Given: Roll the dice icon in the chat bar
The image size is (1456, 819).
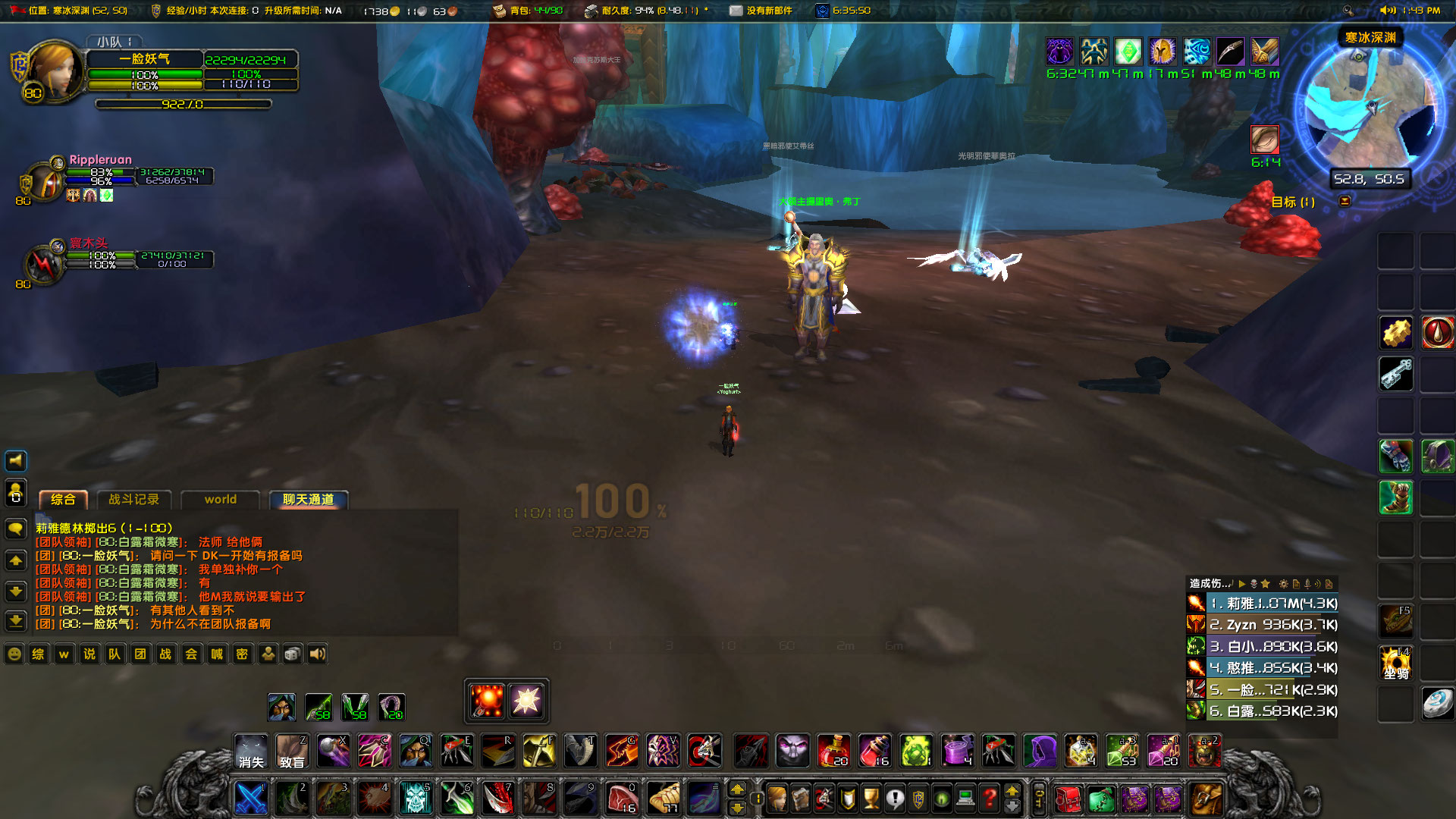Looking at the screenshot, I should [x=292, y=654].
